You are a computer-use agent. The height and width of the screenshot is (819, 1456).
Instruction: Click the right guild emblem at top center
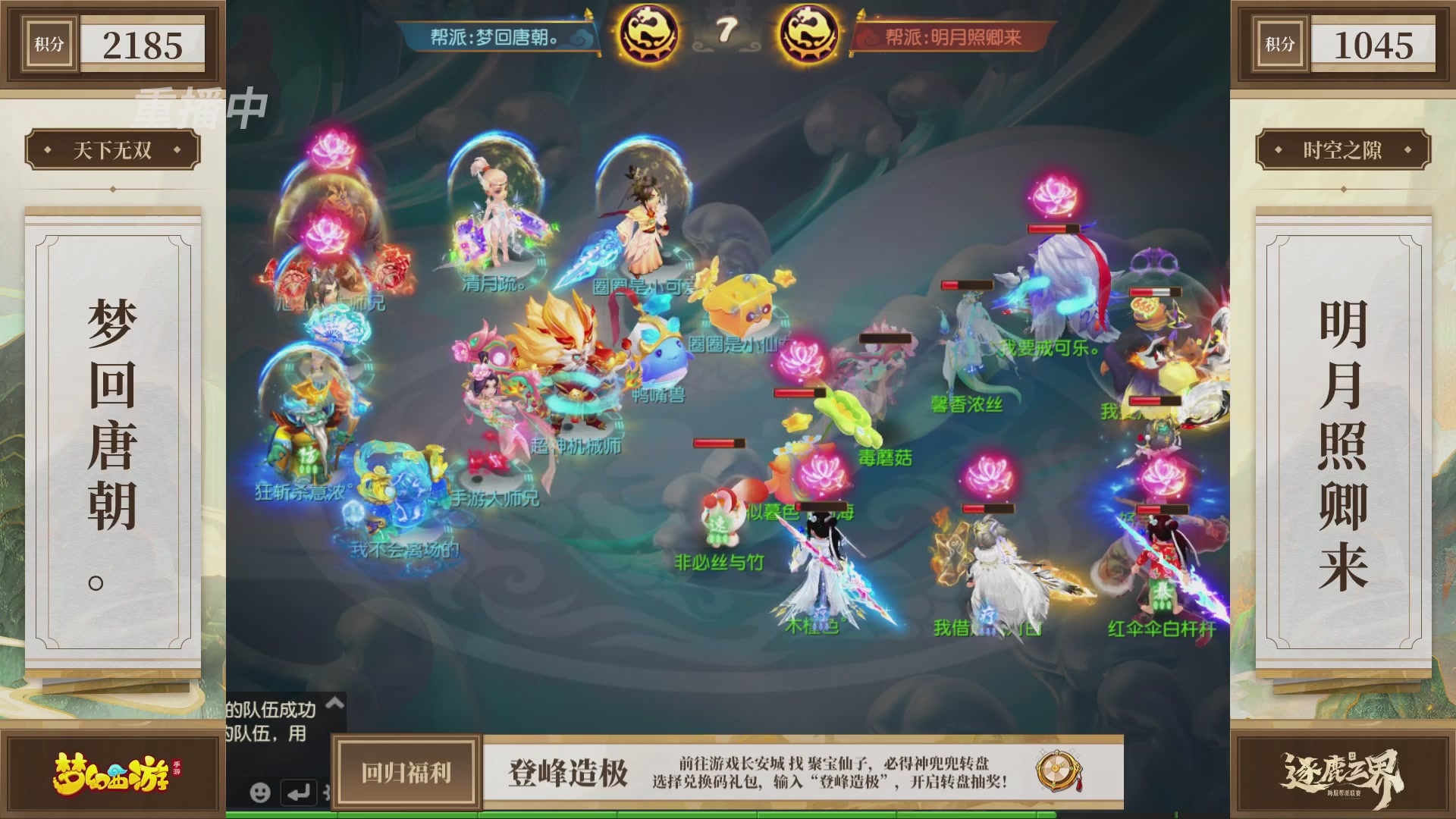(x=808, y=32)
